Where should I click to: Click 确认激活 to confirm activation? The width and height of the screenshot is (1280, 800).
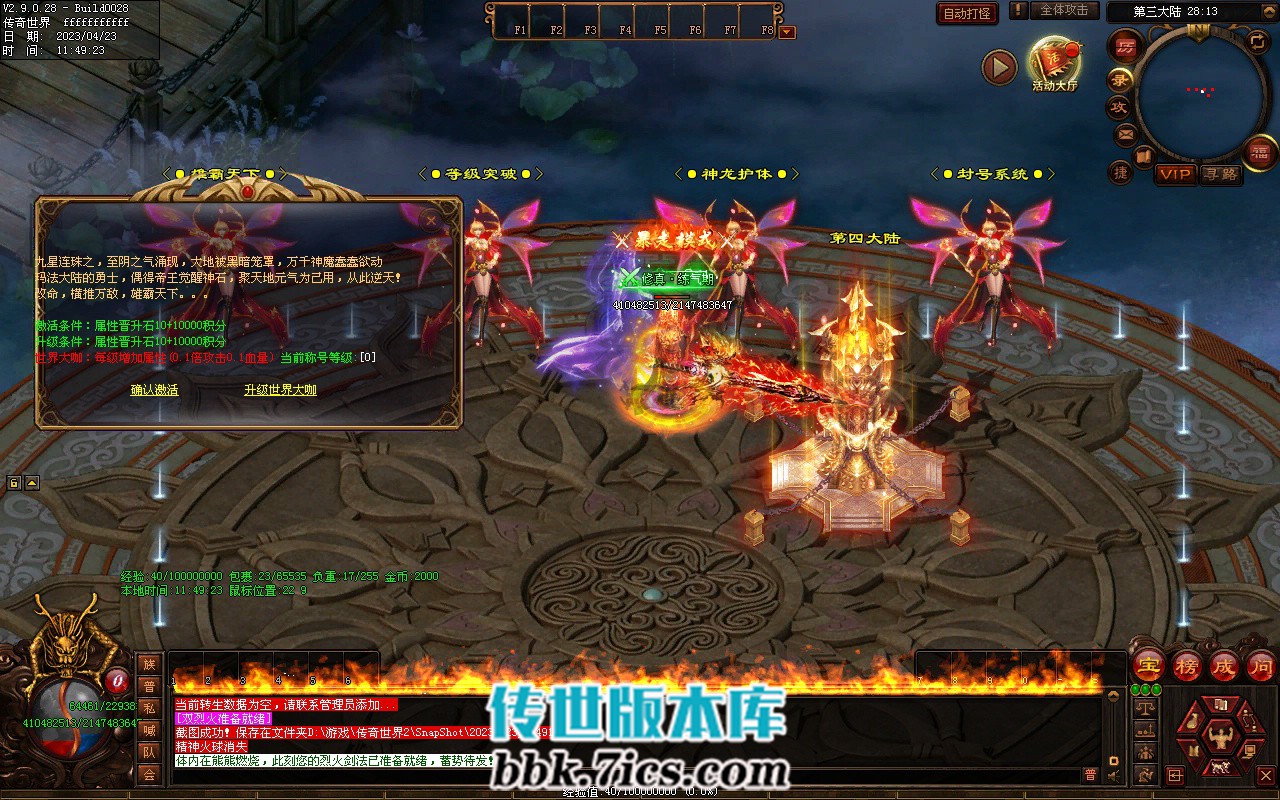pos(154,390)
